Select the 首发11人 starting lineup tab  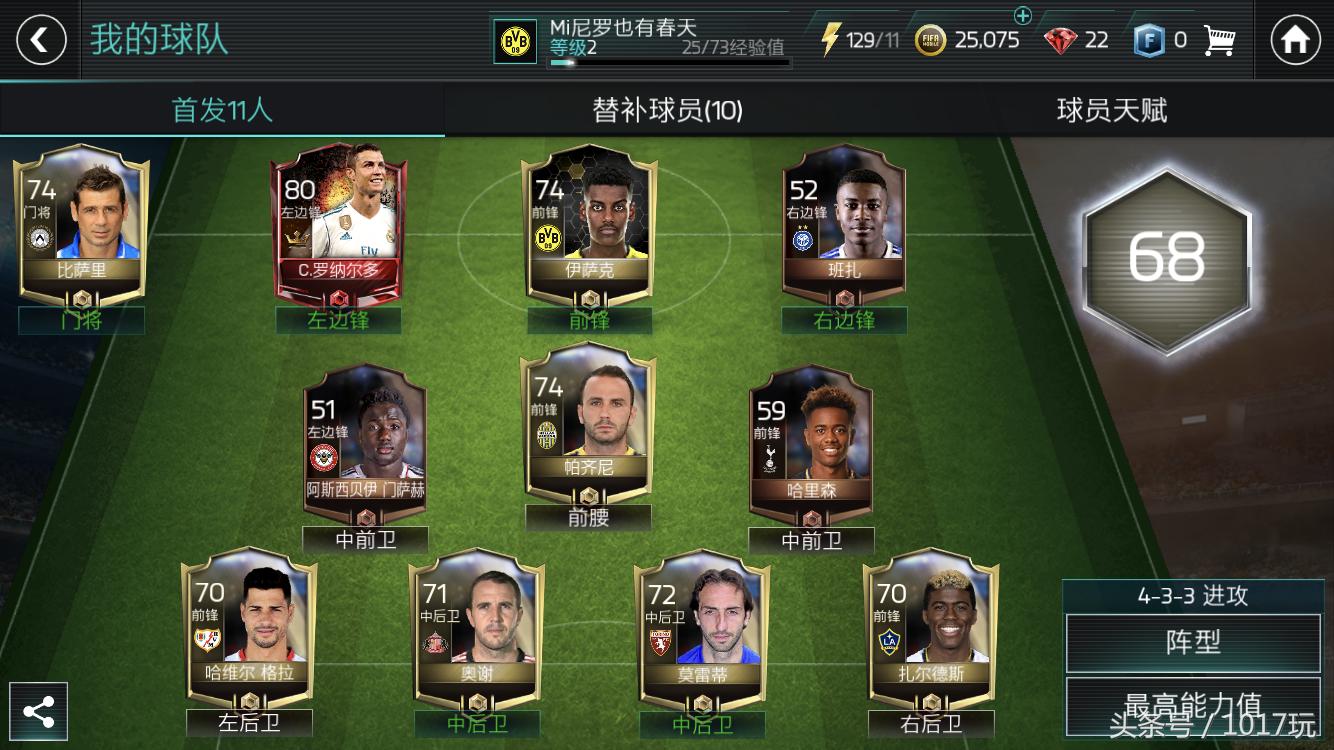(x=222, y=112)
